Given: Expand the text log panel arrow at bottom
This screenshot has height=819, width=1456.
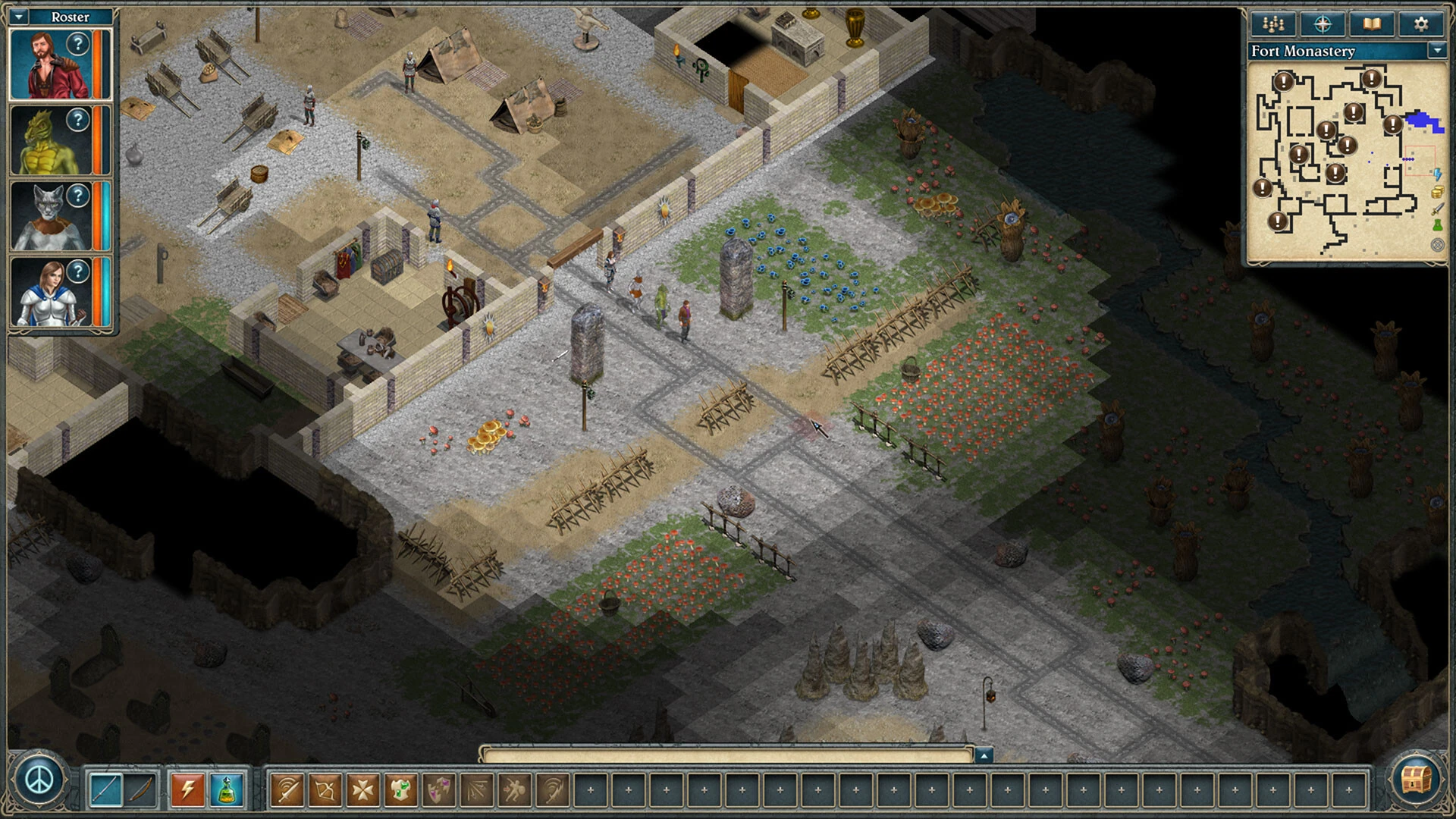Looking at the screenshot, I should coord(984,755).
